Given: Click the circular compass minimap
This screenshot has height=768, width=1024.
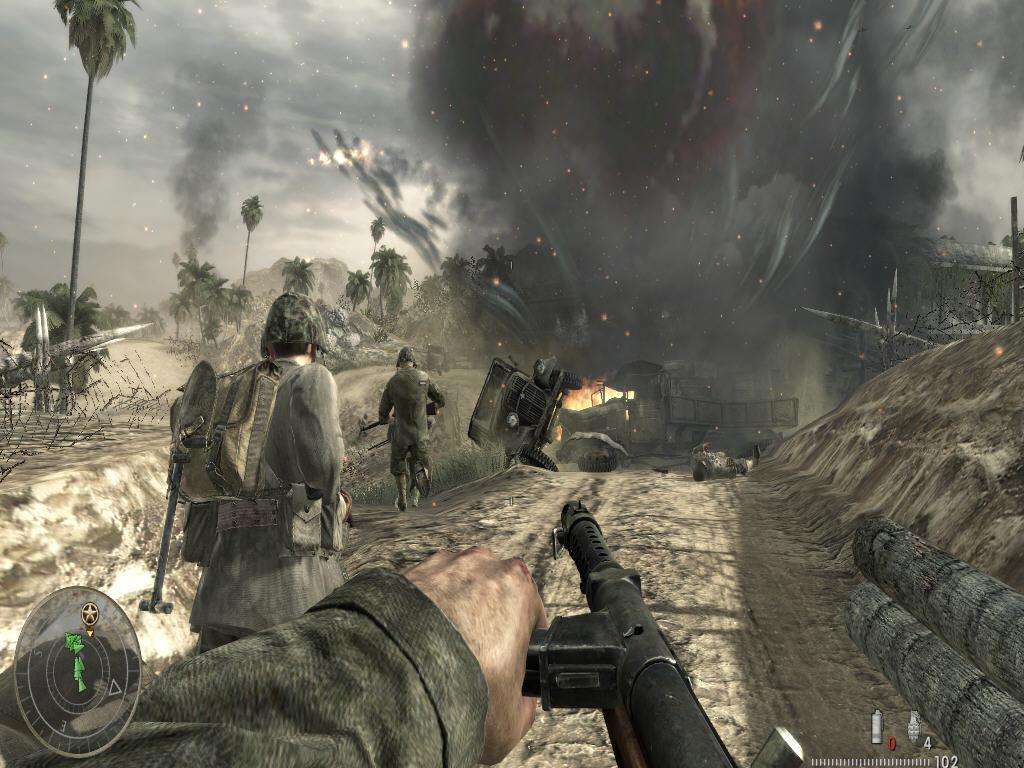Looking at the screenshot, I should click(x=77, y=669).
